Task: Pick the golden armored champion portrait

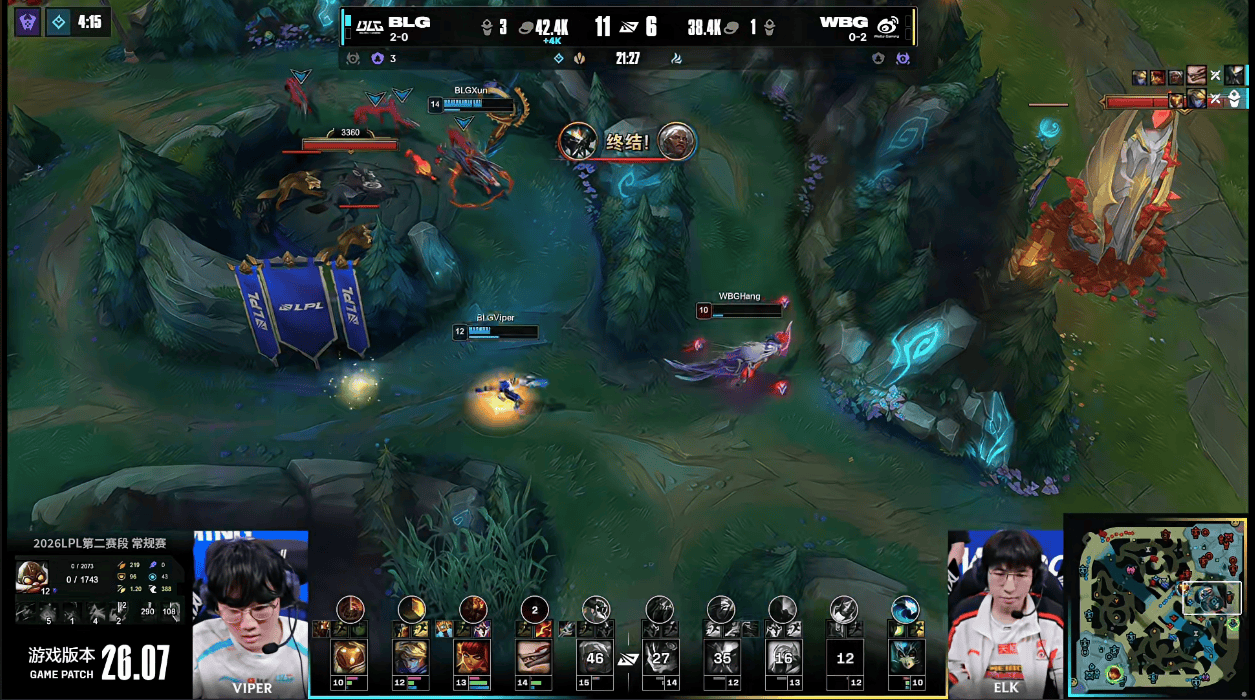Action: coord(349,658)
